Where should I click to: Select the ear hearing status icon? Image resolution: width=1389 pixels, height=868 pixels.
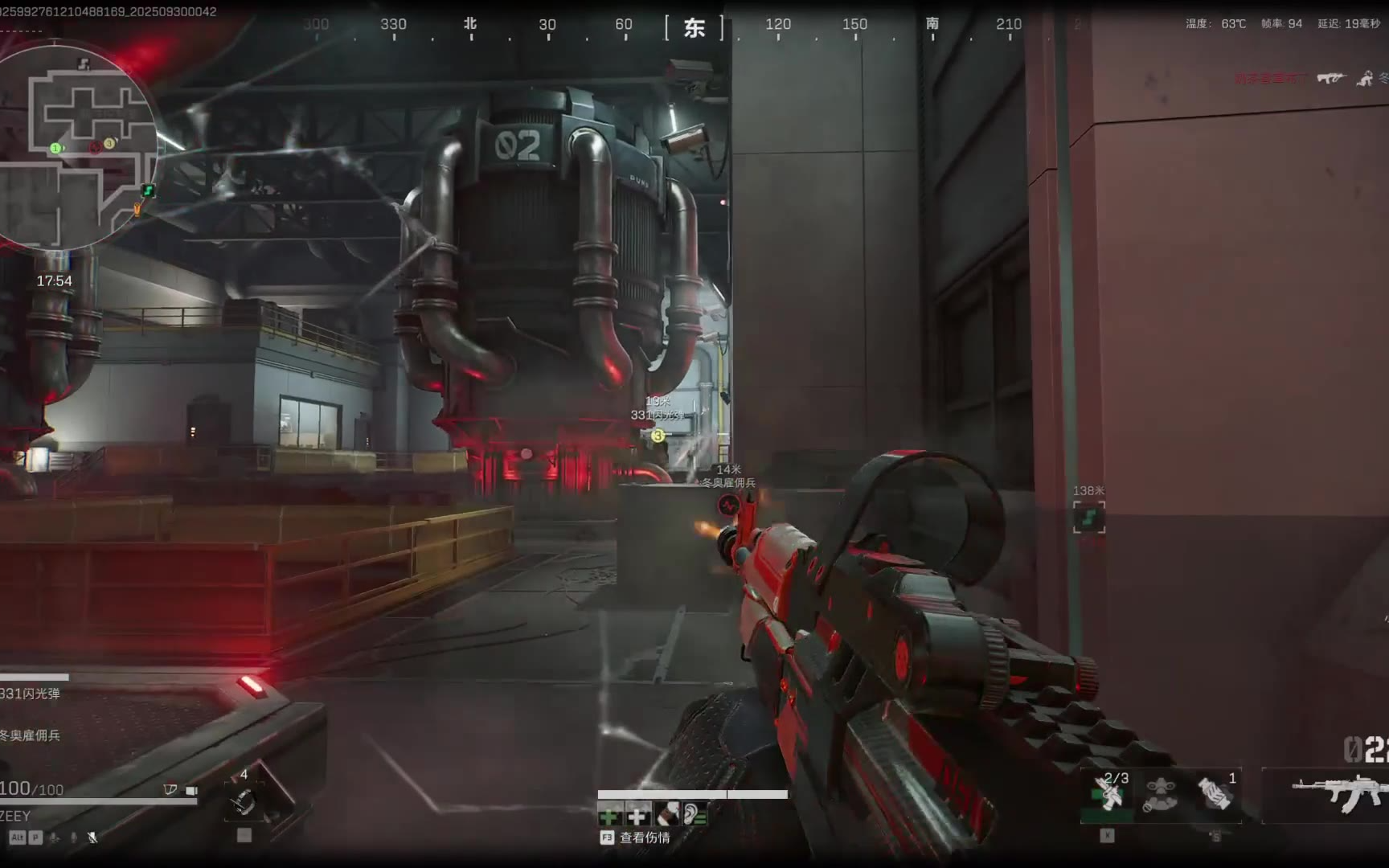pyautogui.click(x=694, y=817)
